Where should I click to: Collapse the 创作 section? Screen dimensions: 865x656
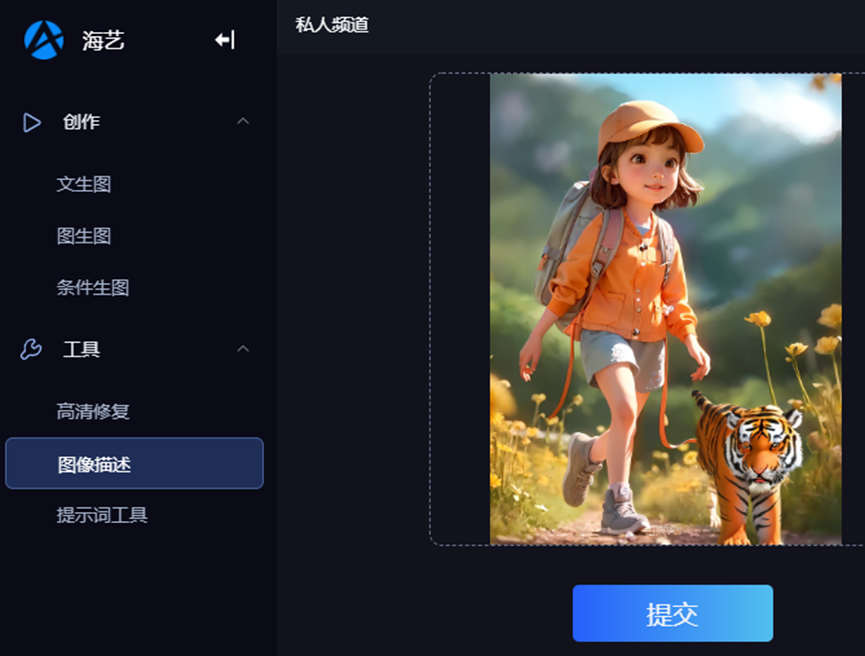click(242, 122)
